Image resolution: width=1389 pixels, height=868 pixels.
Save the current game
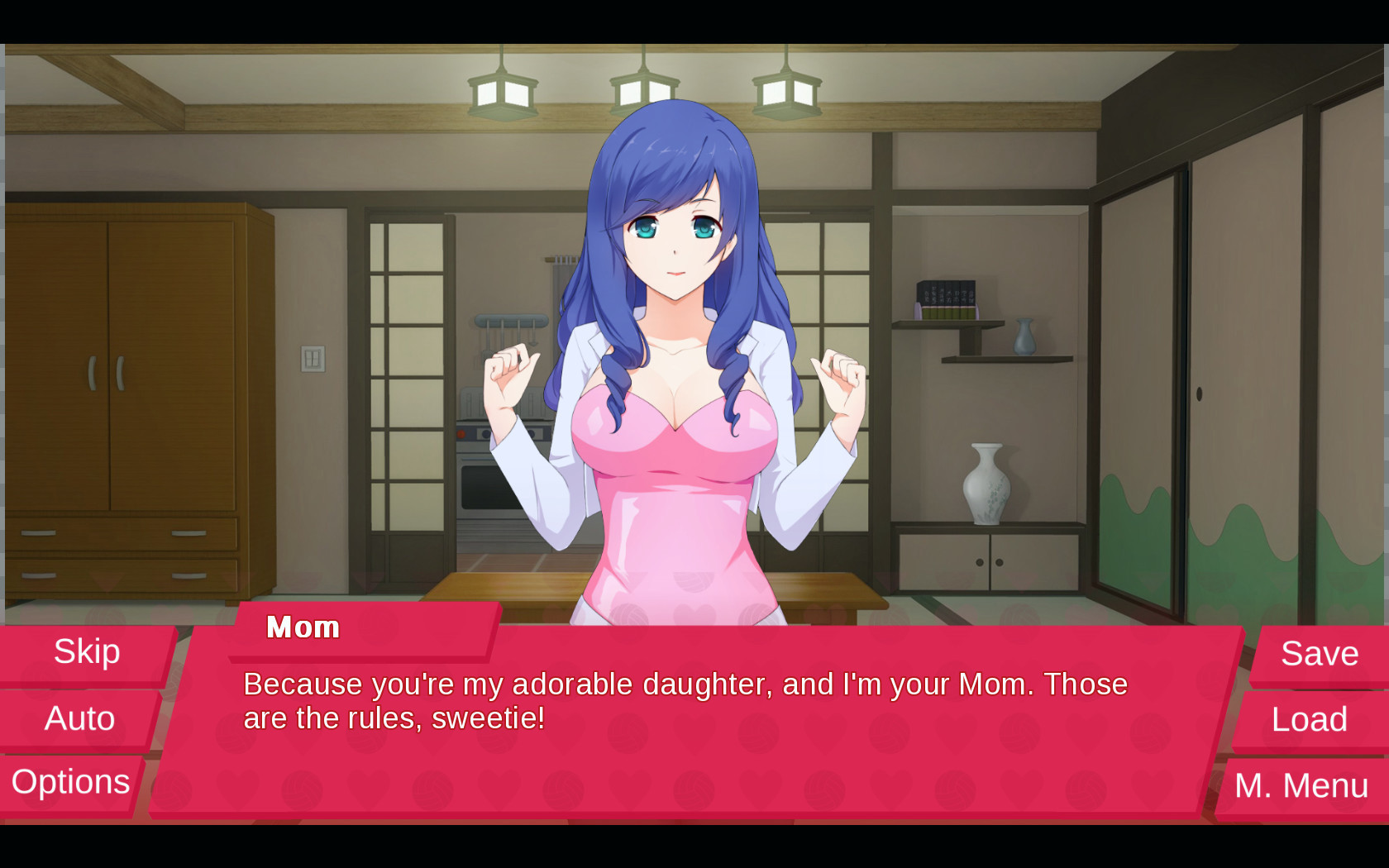coord(1319,654)
